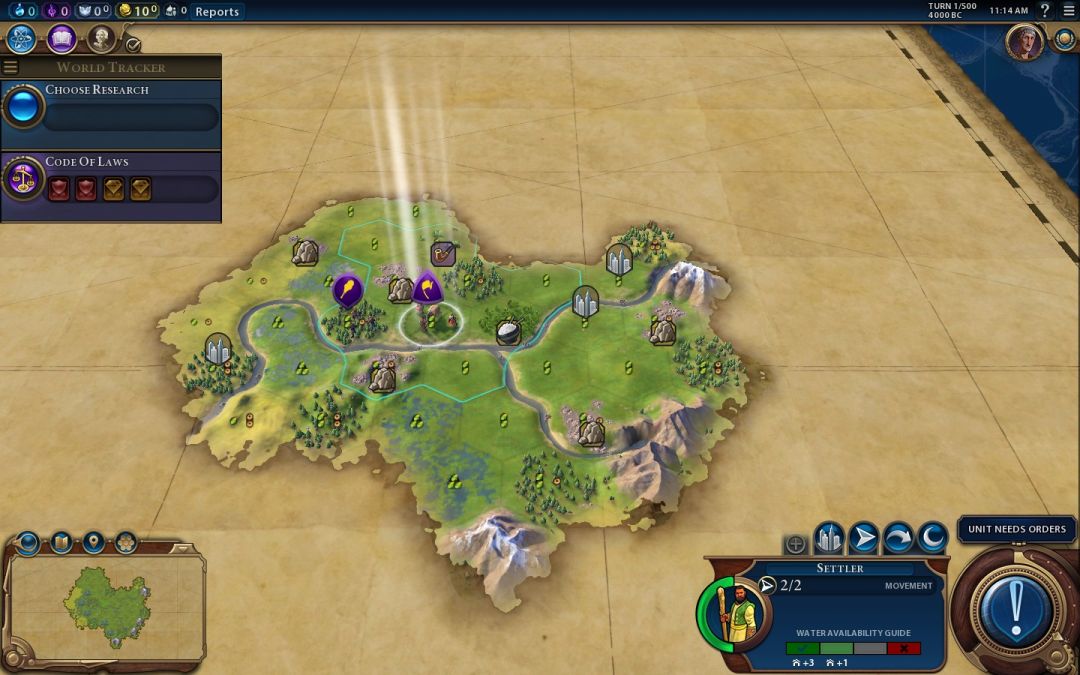Toggle the World Tracker options menu
The height and width of the screenshot is (675, 1080).
[11, 67]
